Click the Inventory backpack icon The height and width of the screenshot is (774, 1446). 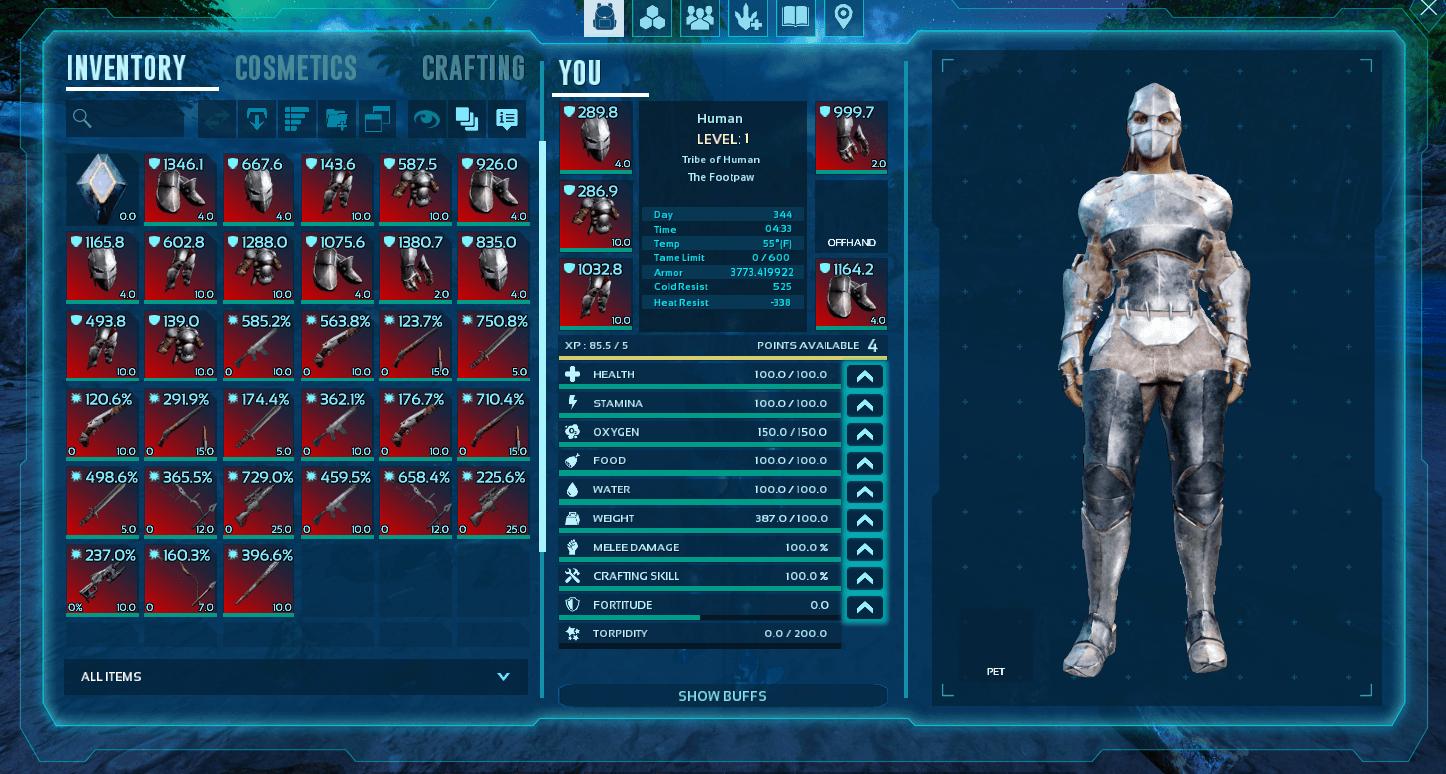604,17
